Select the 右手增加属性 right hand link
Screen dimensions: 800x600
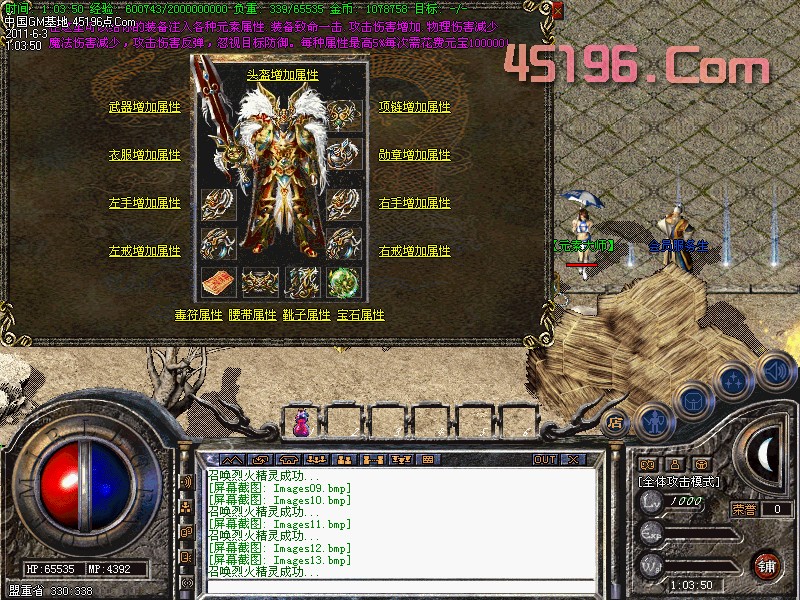coord(415,203)
